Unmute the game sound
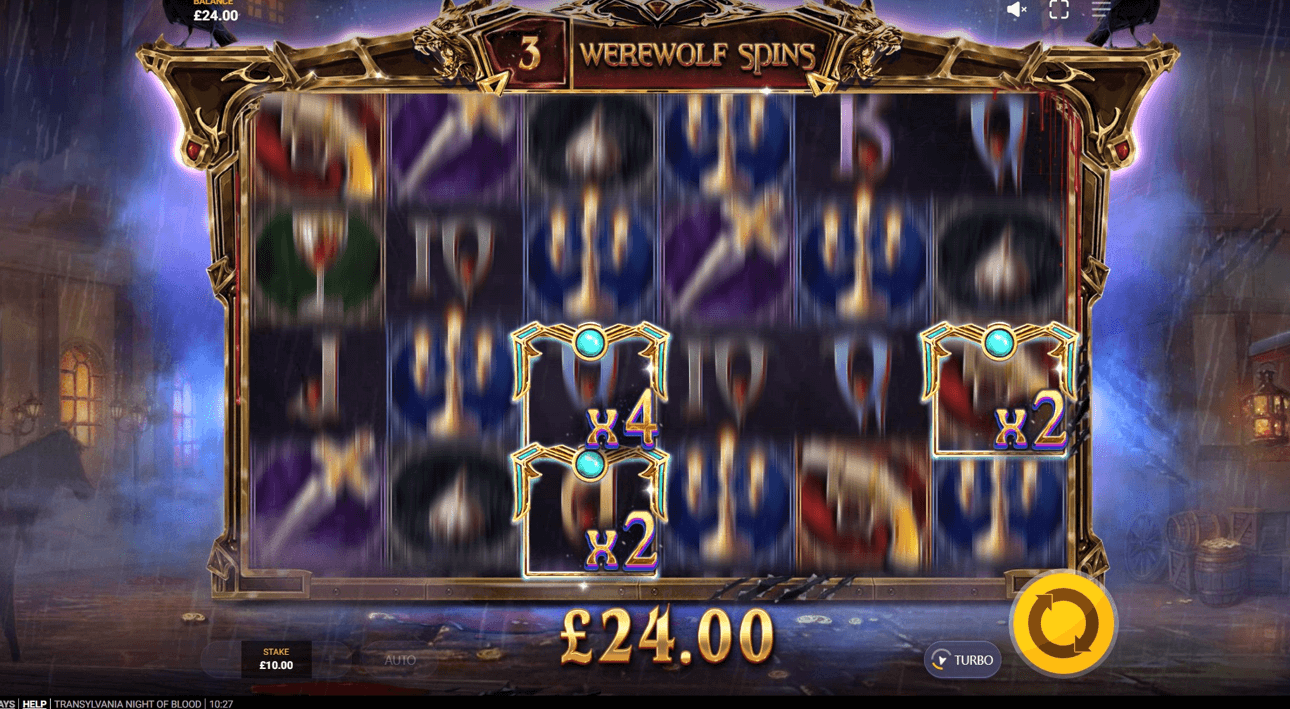The height and width of the screenshot is (709, 1290). (x=1017, y=10)
